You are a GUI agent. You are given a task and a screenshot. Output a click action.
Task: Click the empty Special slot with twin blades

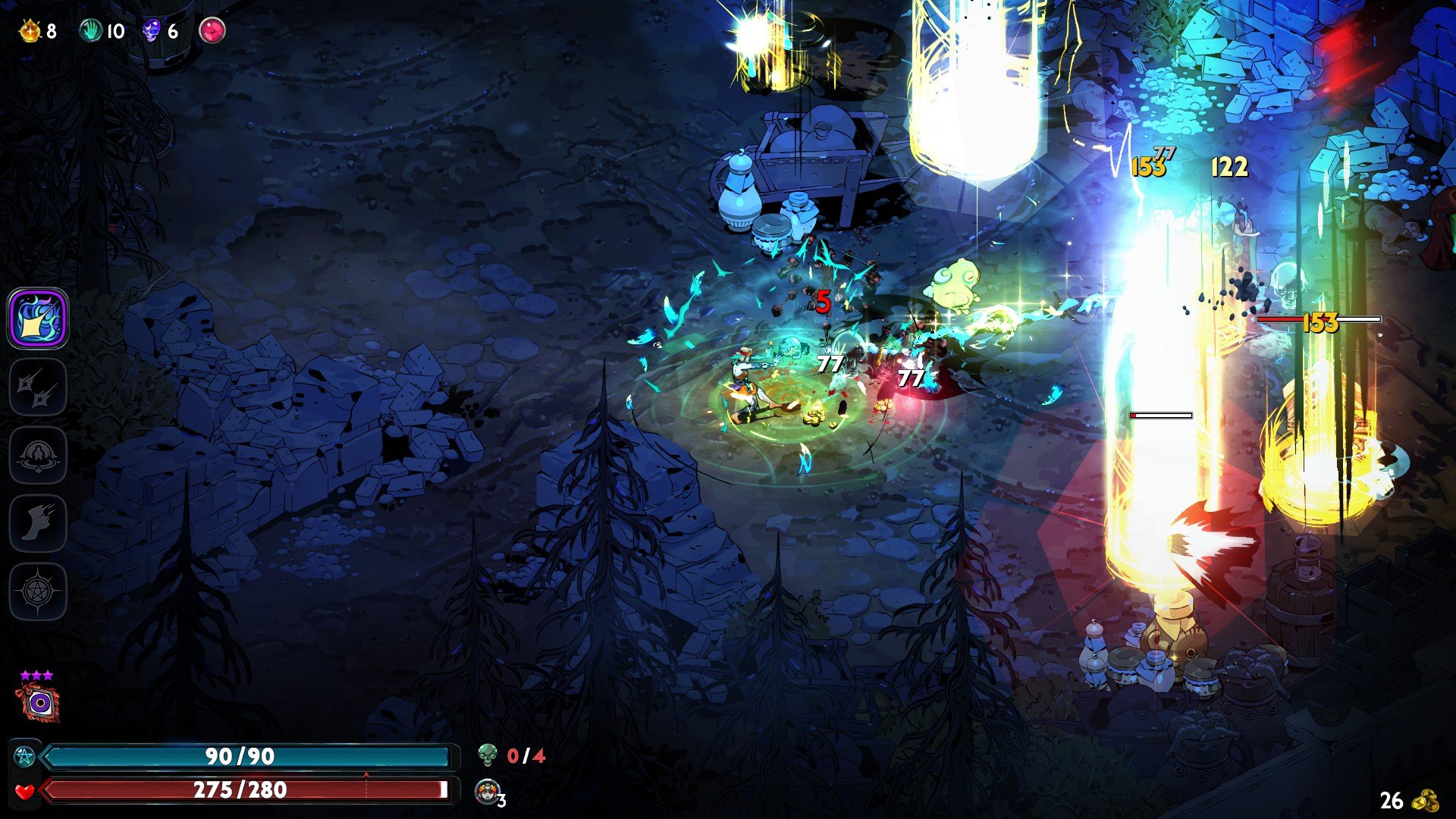(x=38, y=388)
